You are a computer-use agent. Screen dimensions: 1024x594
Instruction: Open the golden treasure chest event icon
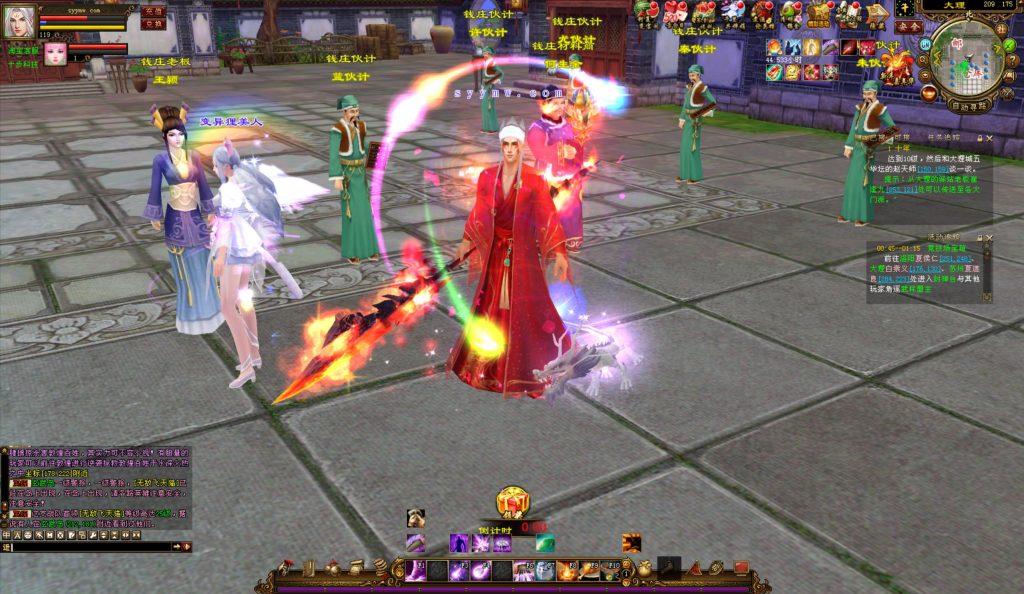[820, 12]
